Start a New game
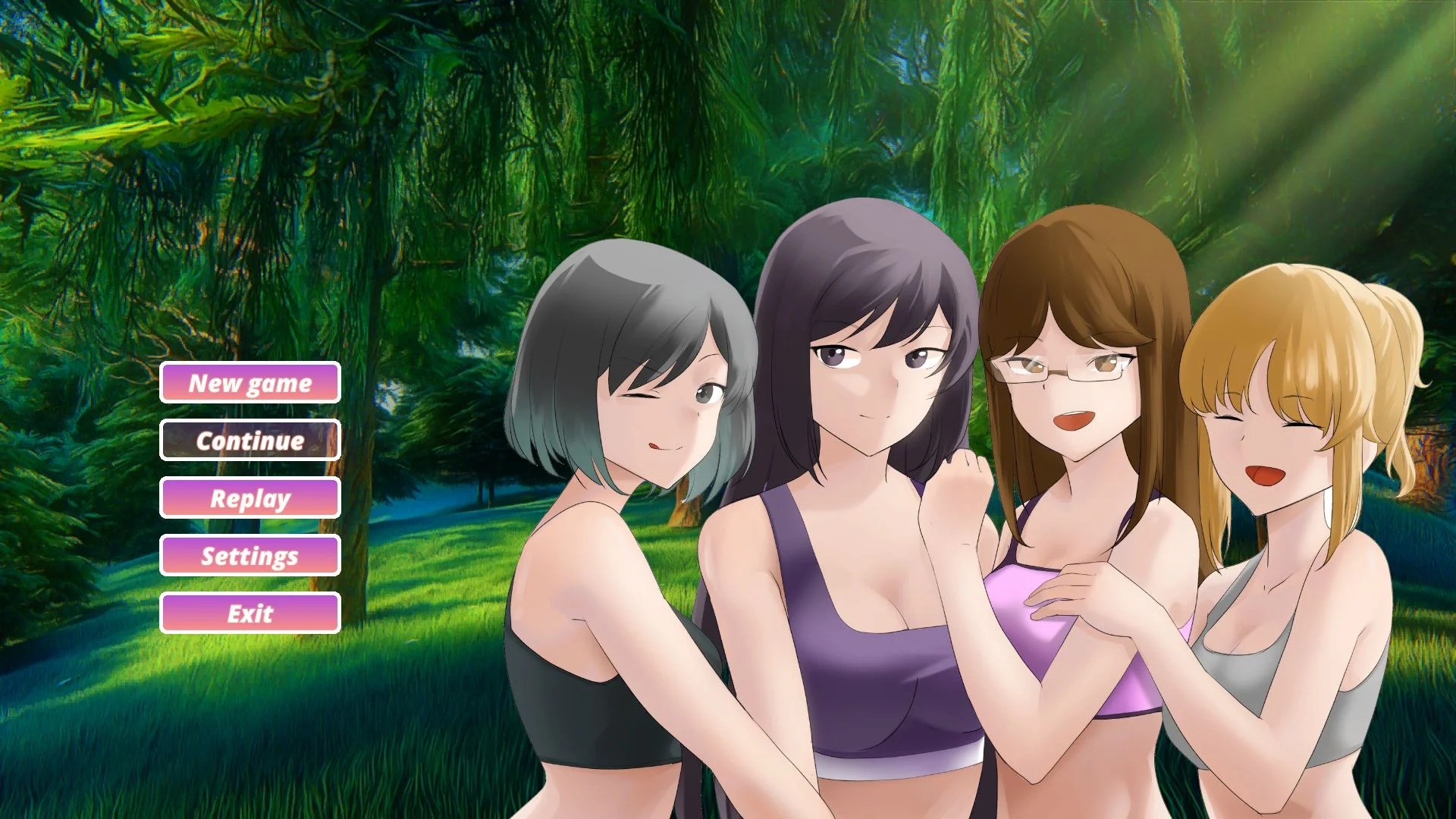1456x819 pixels. click(250, 383)
